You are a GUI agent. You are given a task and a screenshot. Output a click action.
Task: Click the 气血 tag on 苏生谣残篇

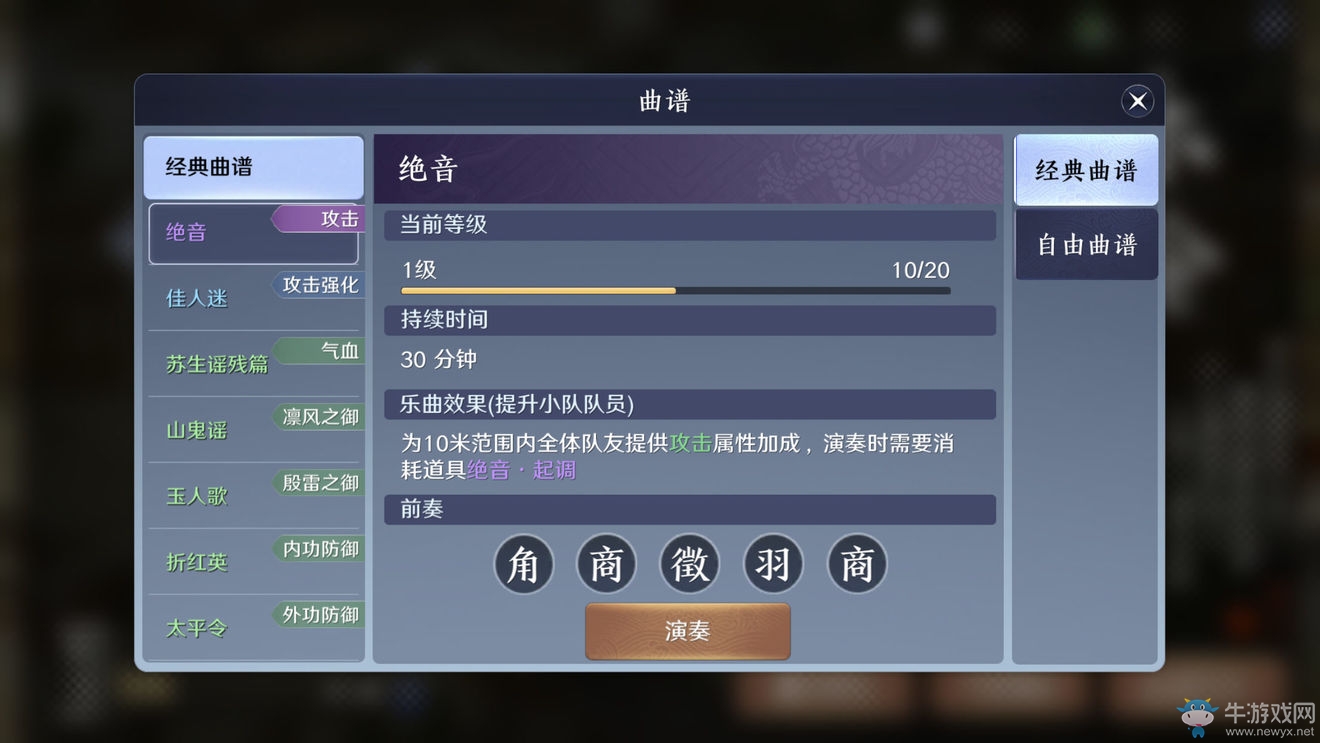[x=338, y=350]
